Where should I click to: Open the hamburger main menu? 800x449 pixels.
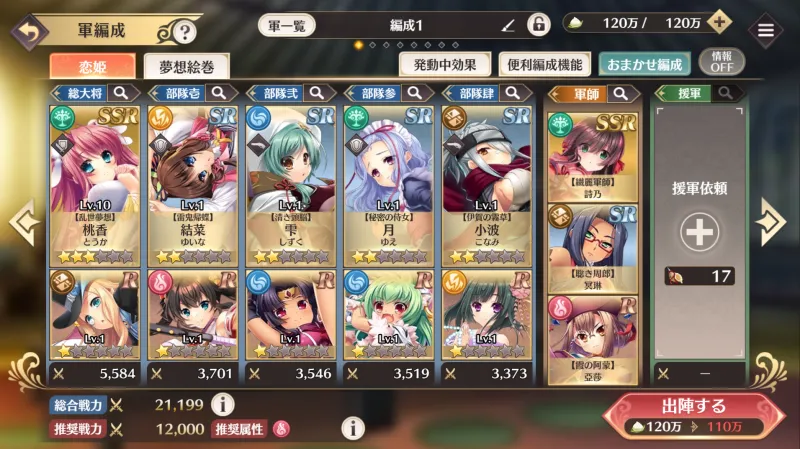(766, 29)
